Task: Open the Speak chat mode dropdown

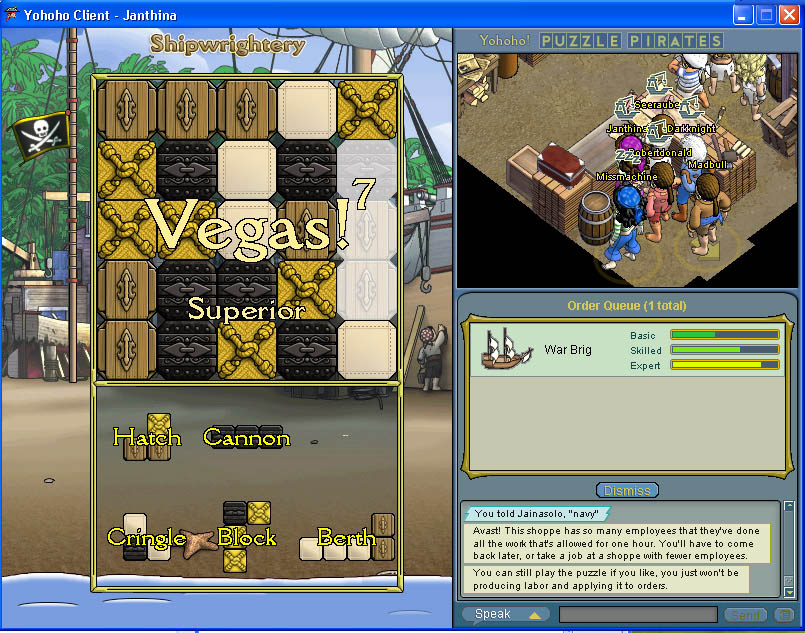Action: [506, 614]
